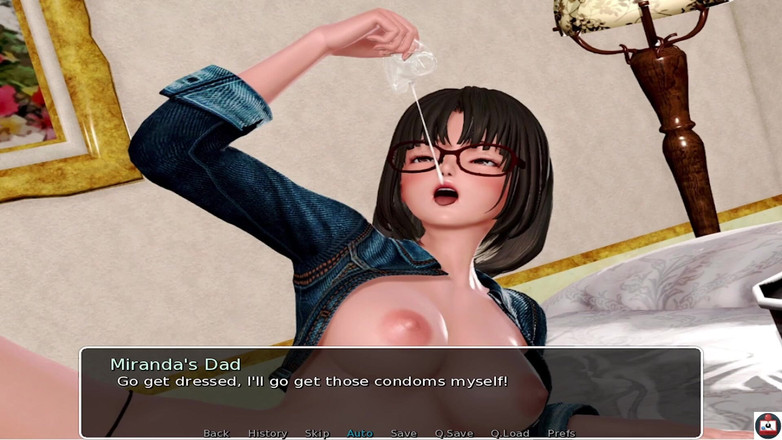The height and width of the screenshot is (440, 782).
Task: Open the Save game menu
Action: [x=404, y=433]
